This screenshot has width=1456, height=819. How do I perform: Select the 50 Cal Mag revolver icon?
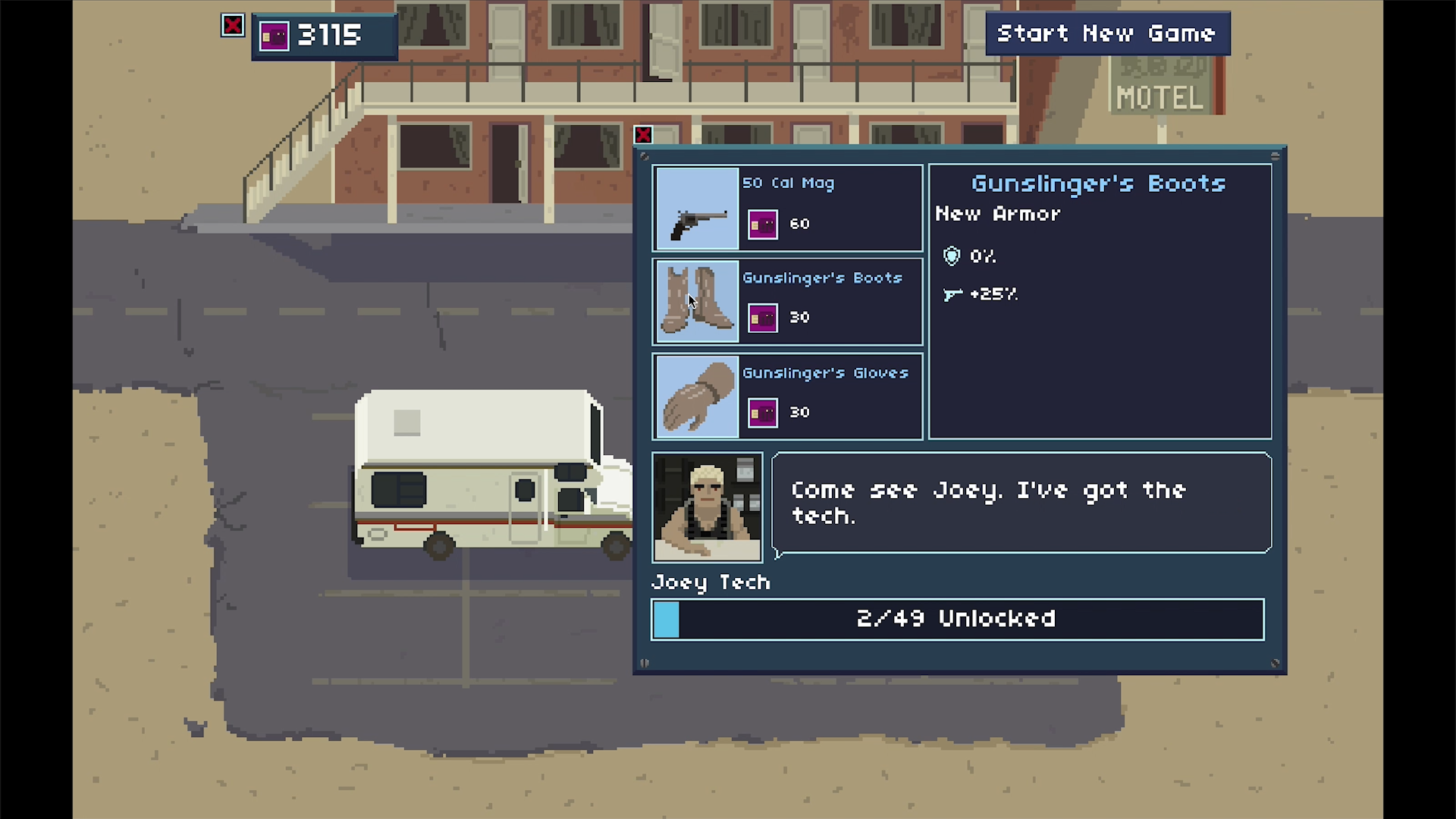695,209
